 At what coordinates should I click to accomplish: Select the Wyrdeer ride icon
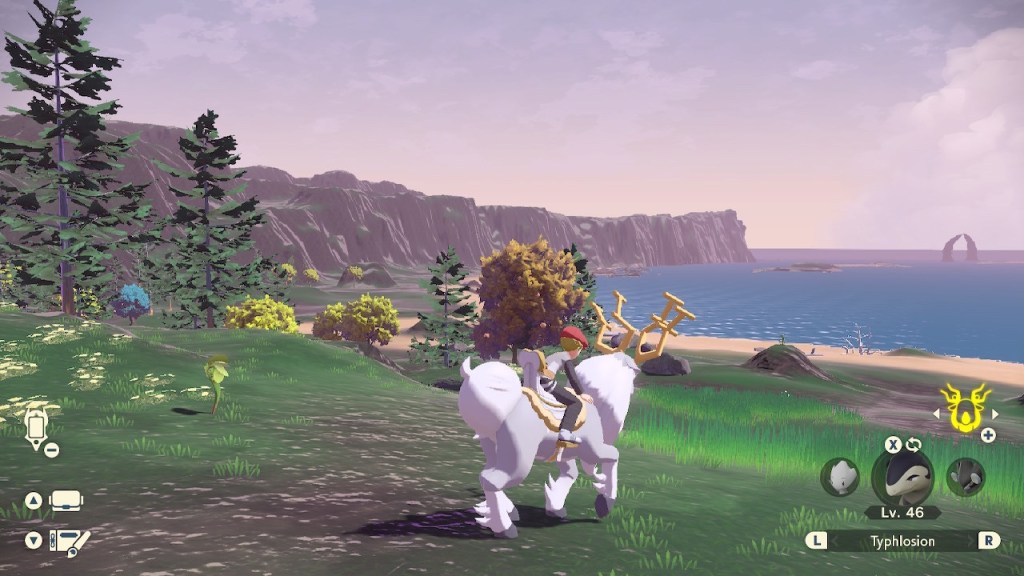(966, 406)
